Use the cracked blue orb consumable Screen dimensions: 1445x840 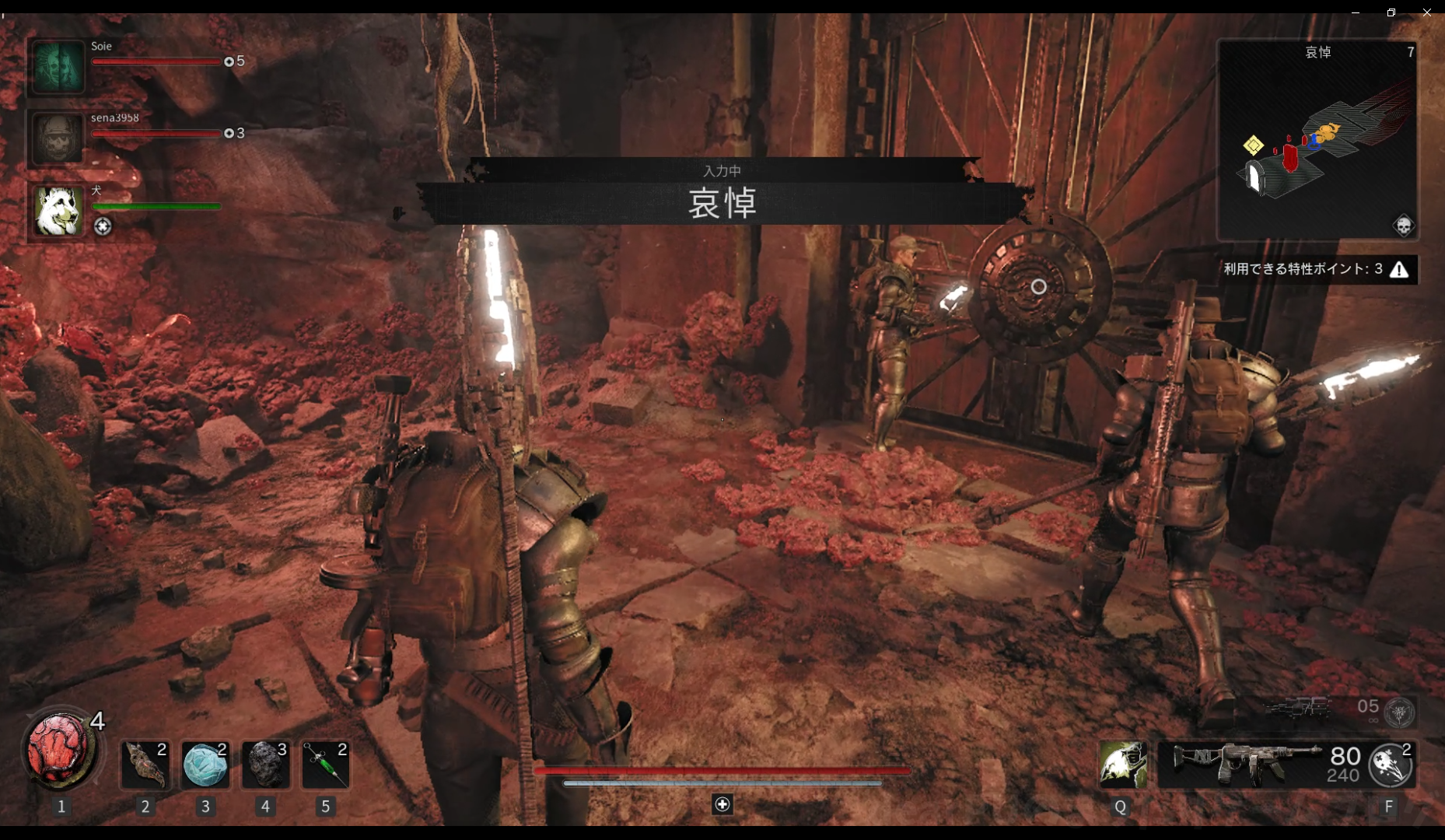coord(205,764)
